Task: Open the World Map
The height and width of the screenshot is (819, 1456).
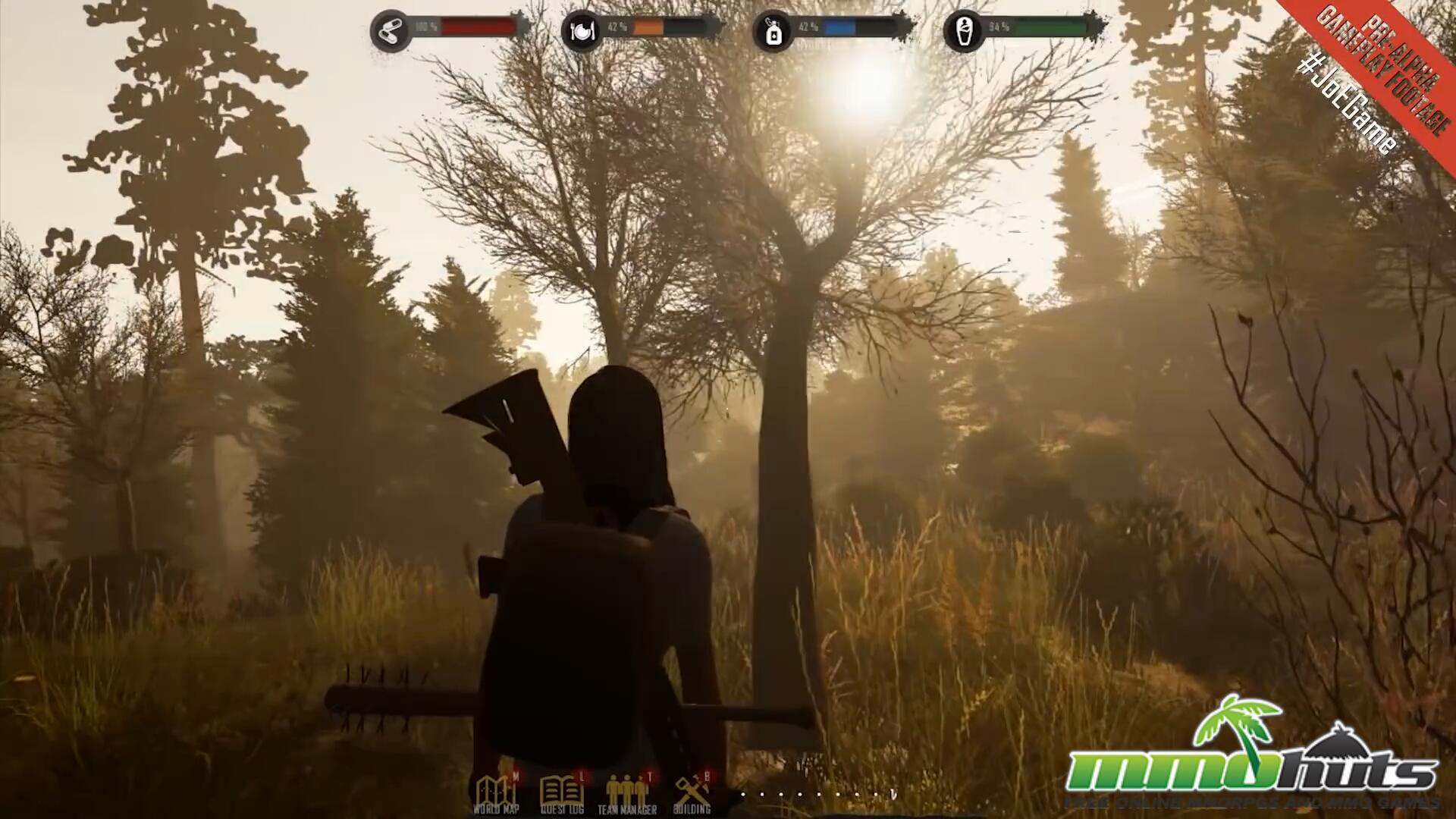Action: (x=496, y=793)
